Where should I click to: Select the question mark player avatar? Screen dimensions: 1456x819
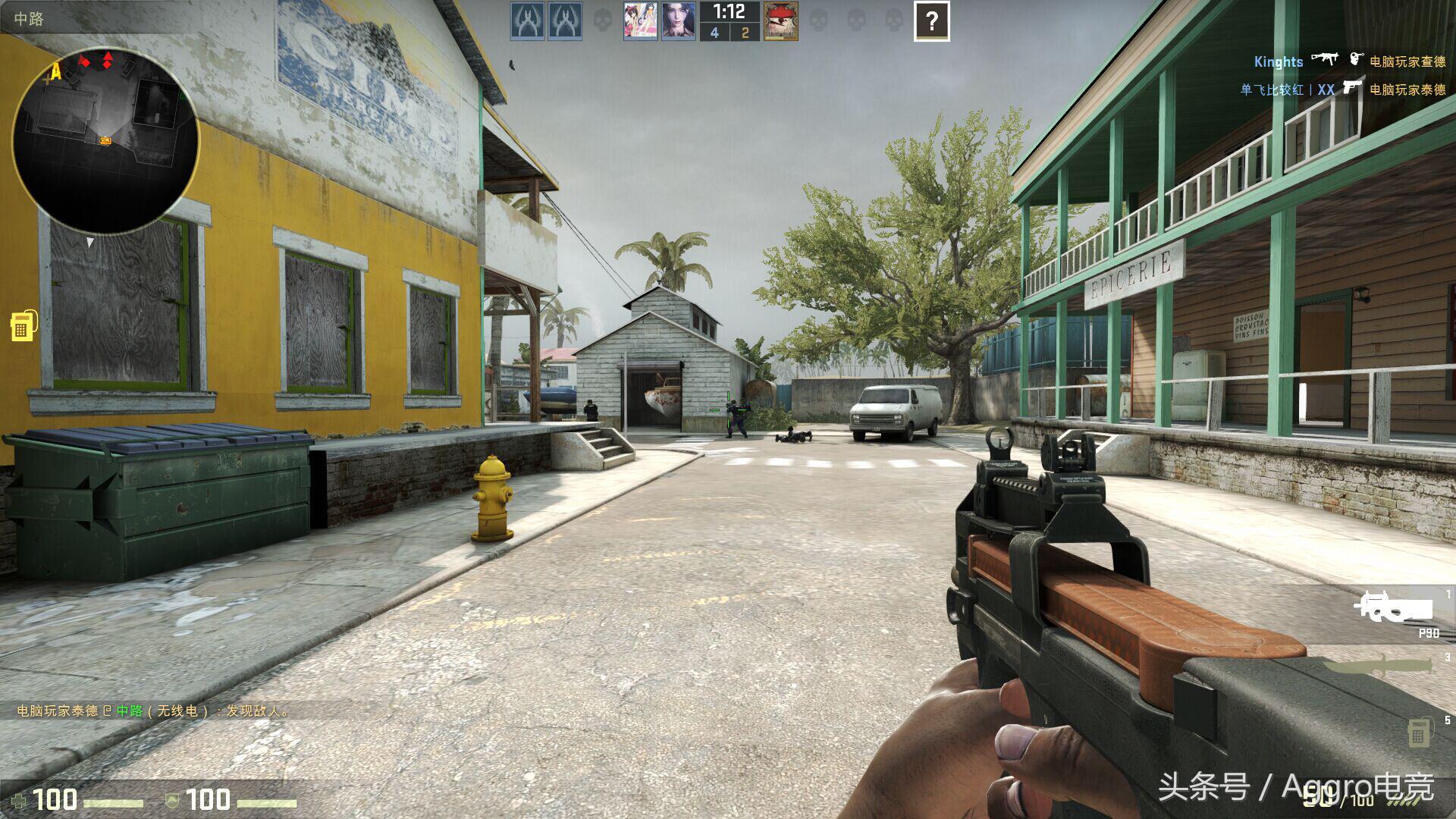(x=931, y=21)
